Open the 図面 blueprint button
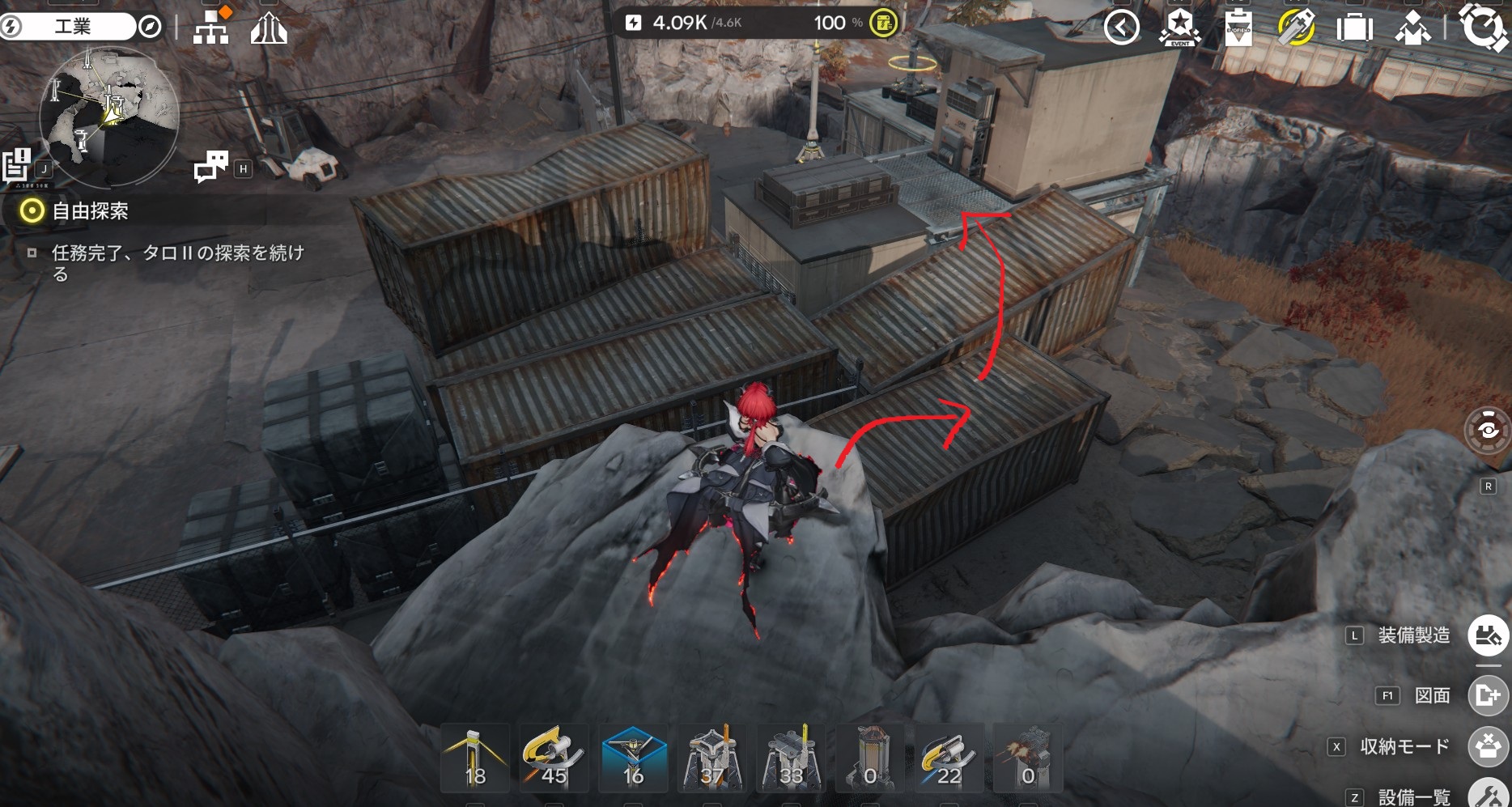 point(1488,695)
